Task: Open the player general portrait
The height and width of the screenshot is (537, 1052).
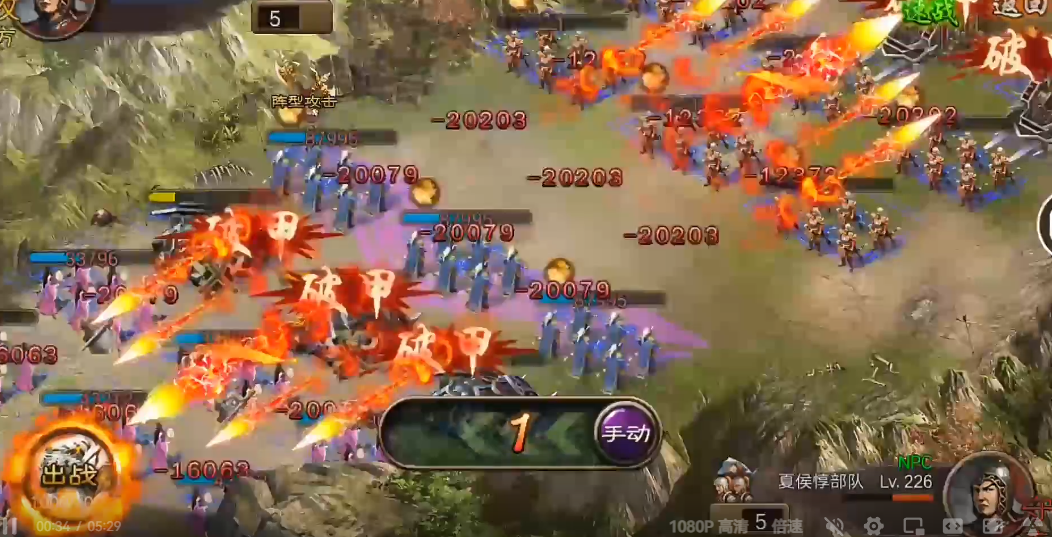Action: click(x=52, y=15)
